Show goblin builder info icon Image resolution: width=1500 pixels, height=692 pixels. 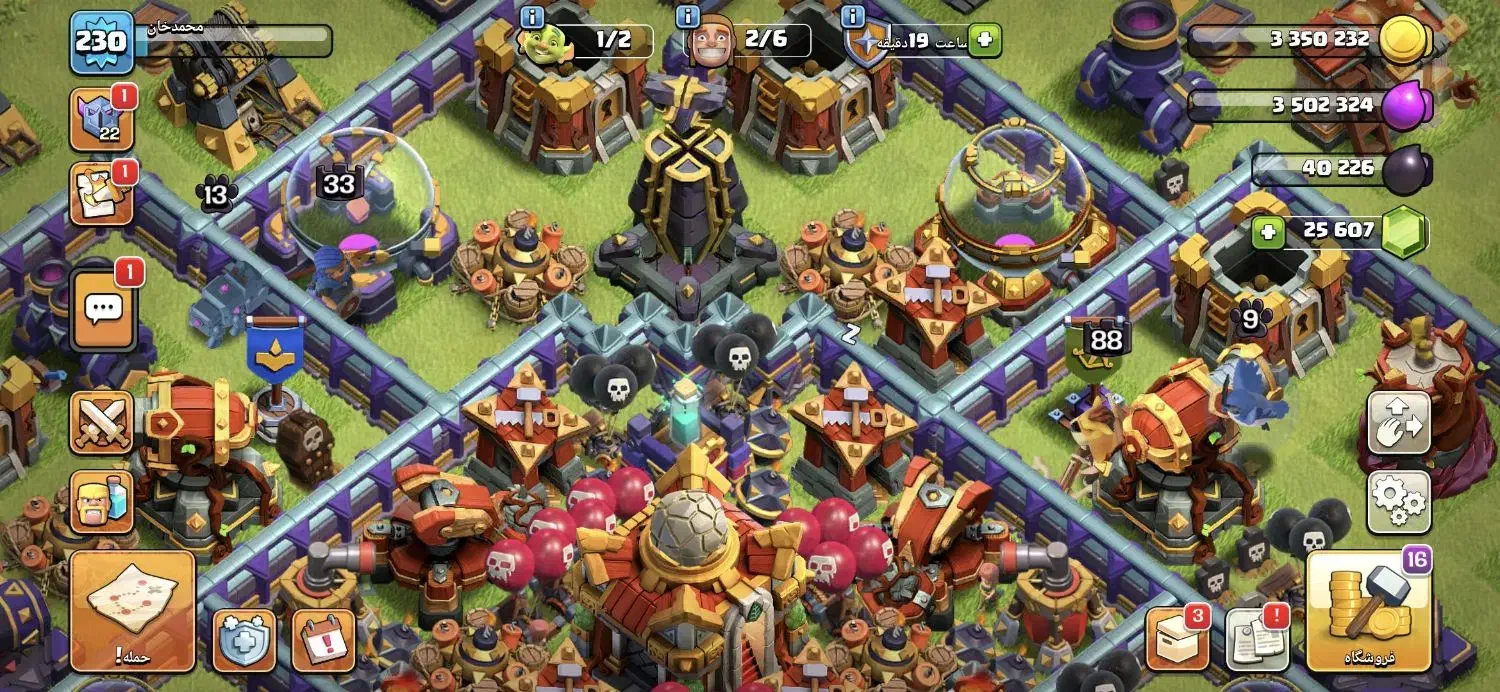(x=532, y=17)
